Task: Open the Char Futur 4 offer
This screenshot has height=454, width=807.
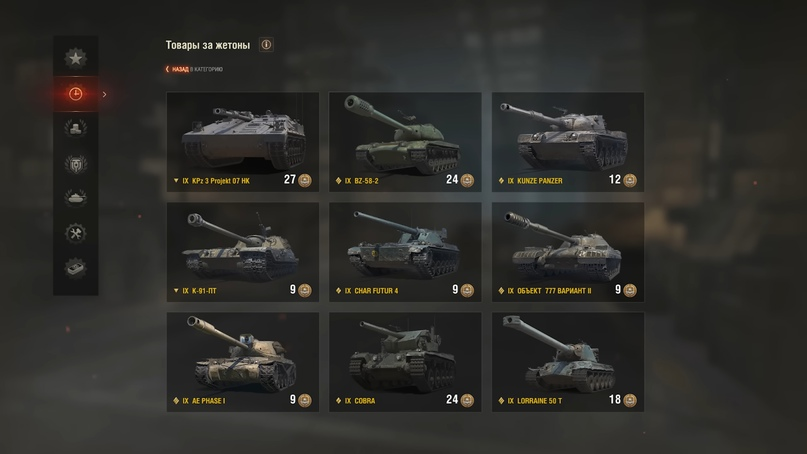Action: (405, 250)
